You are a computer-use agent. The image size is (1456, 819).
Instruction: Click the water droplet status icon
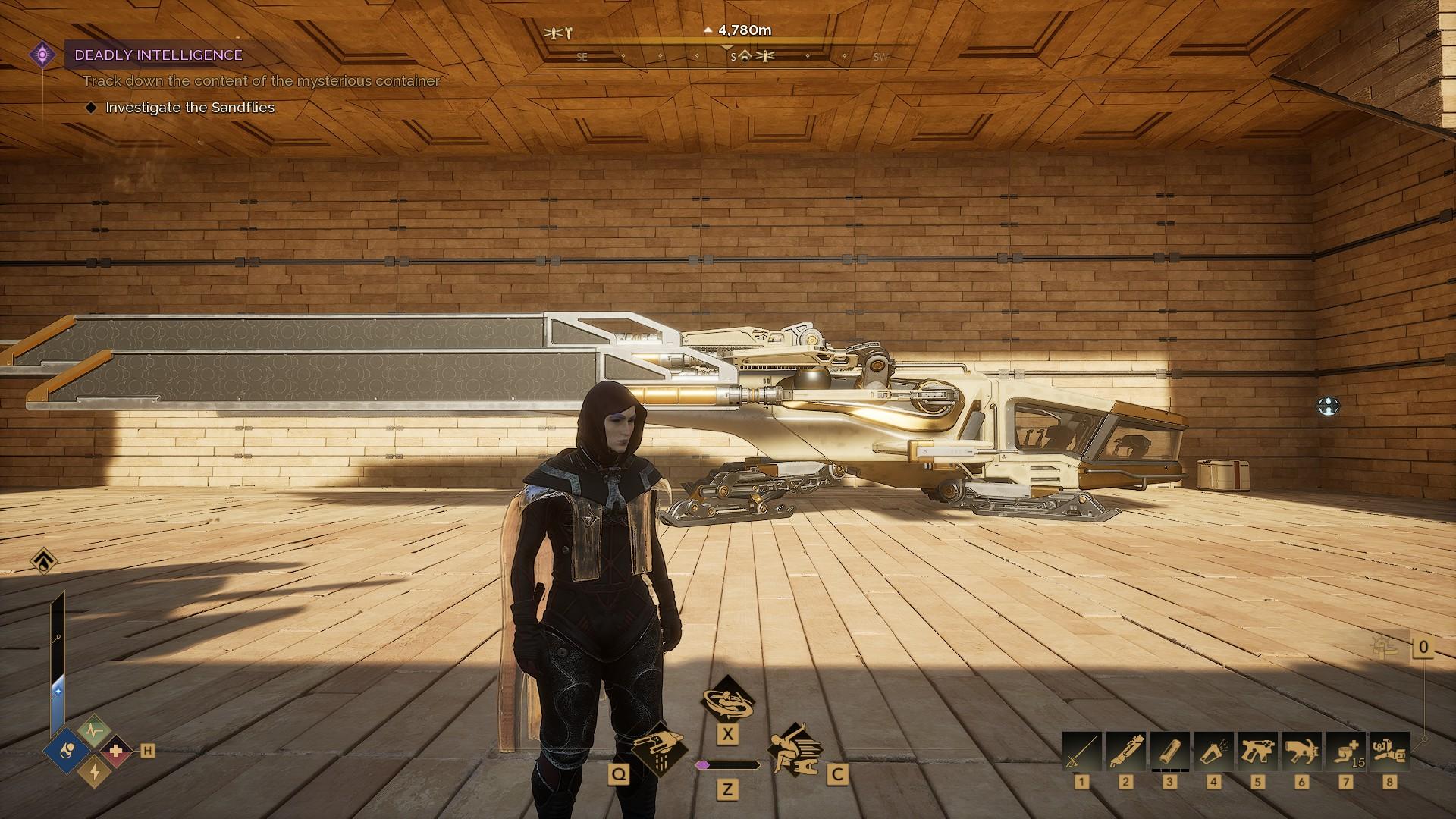tap(44, 561)
